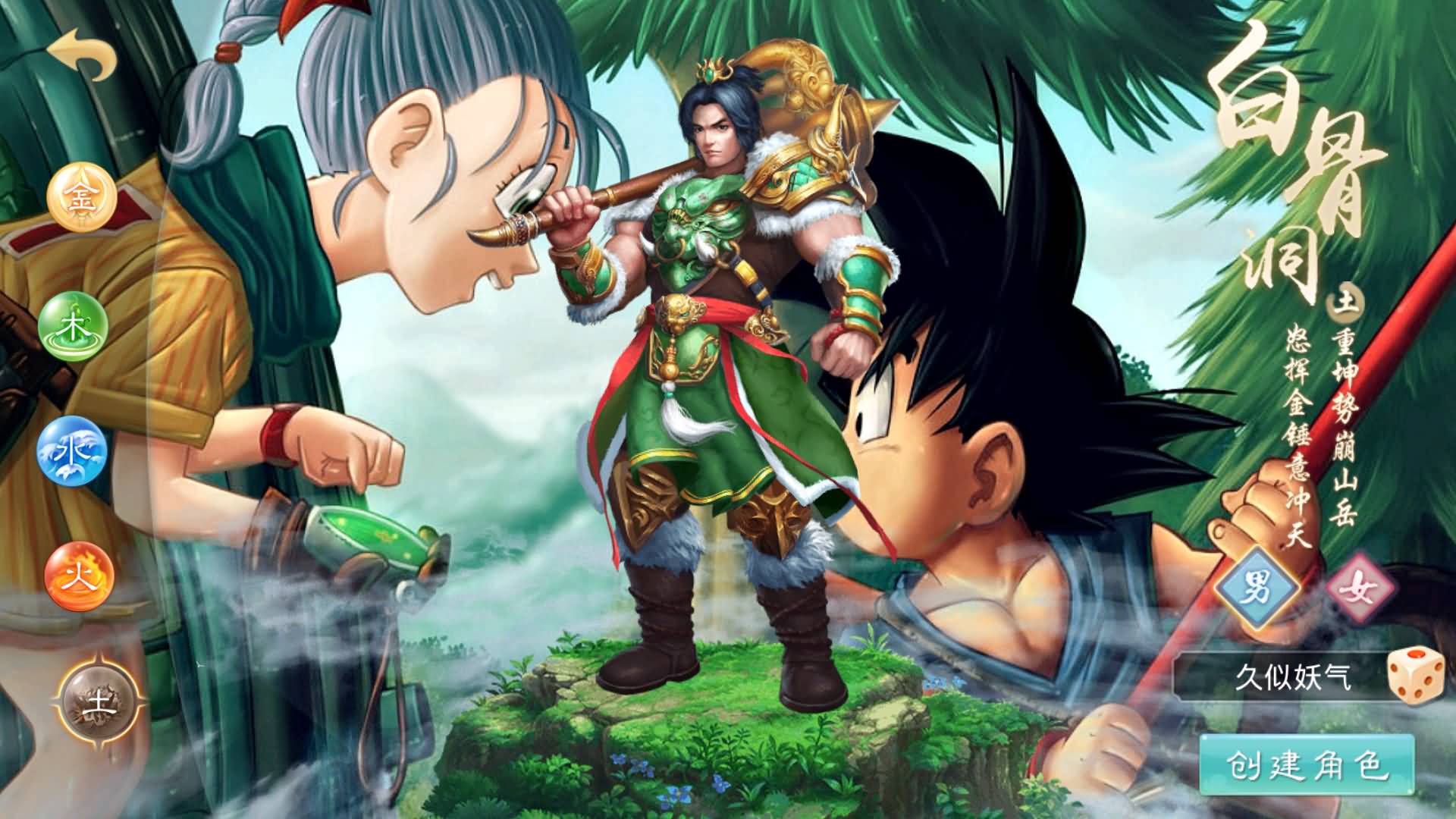This screenshot has height=819, width=1456.
Task: Choose the male 男 gender option
Action: pyautogui.click(x=1257, y=589)
